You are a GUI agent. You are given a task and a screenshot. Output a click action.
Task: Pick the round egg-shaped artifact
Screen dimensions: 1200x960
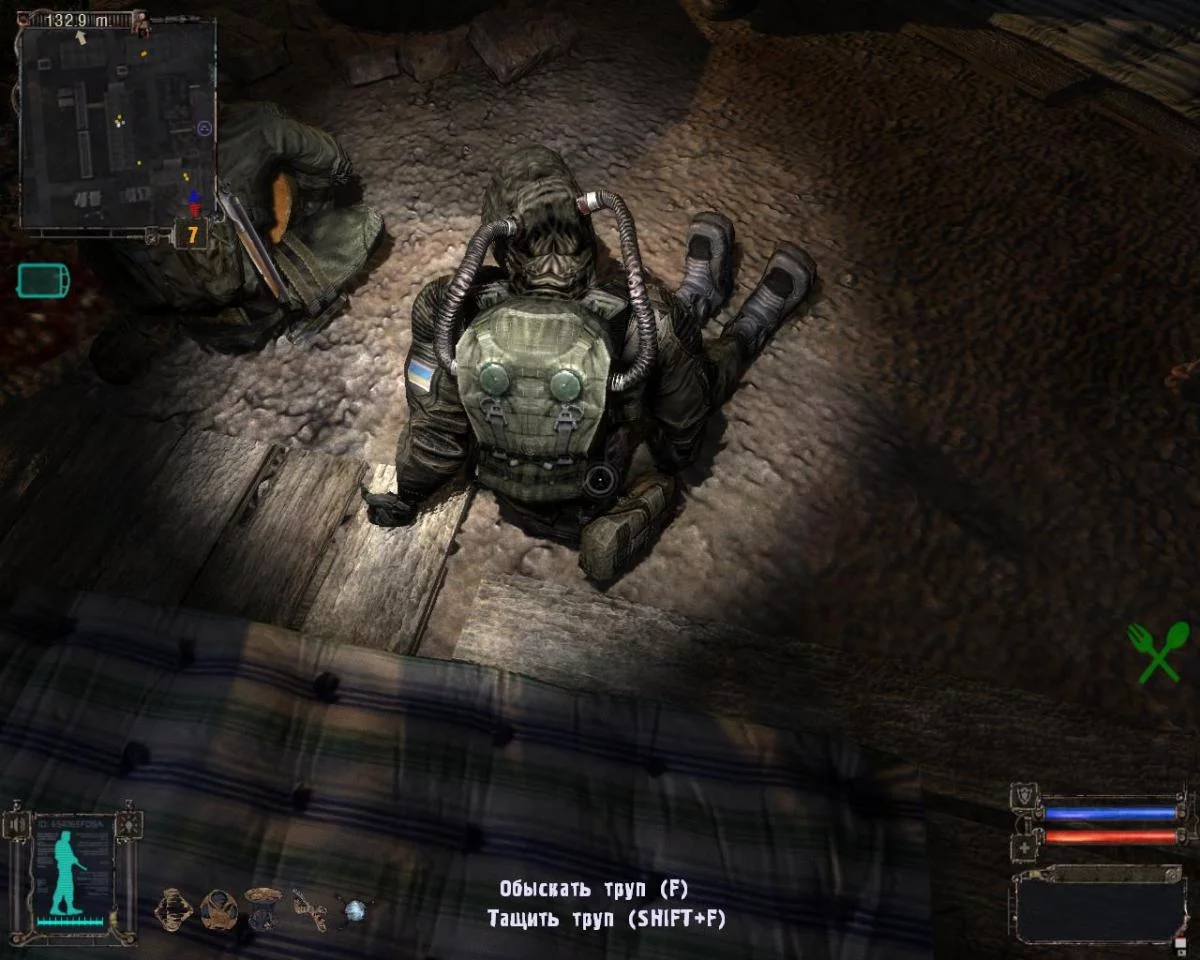[x=218, y=909]
